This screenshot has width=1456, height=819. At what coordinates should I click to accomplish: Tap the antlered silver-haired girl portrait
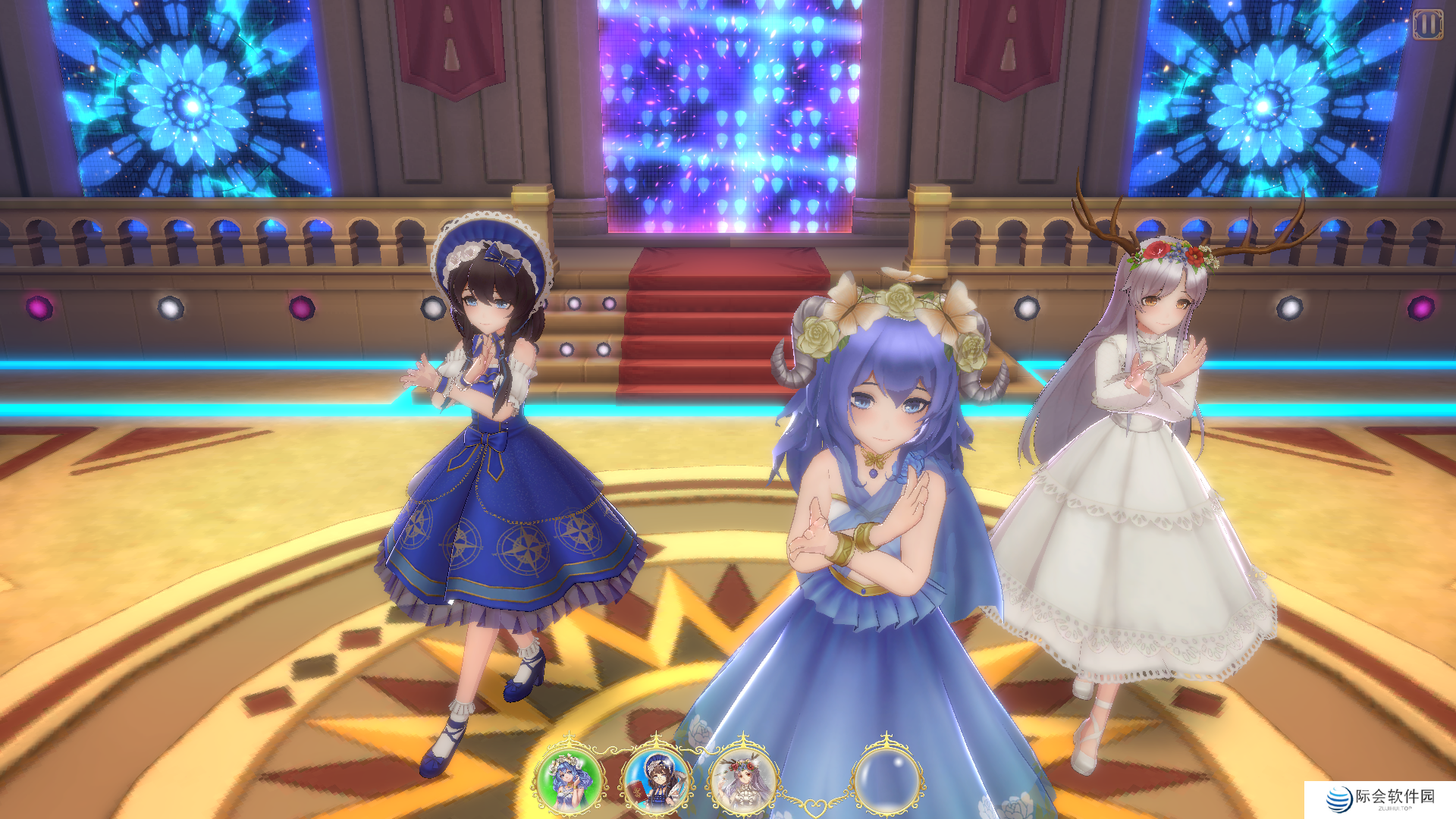[x=742, y=779]
